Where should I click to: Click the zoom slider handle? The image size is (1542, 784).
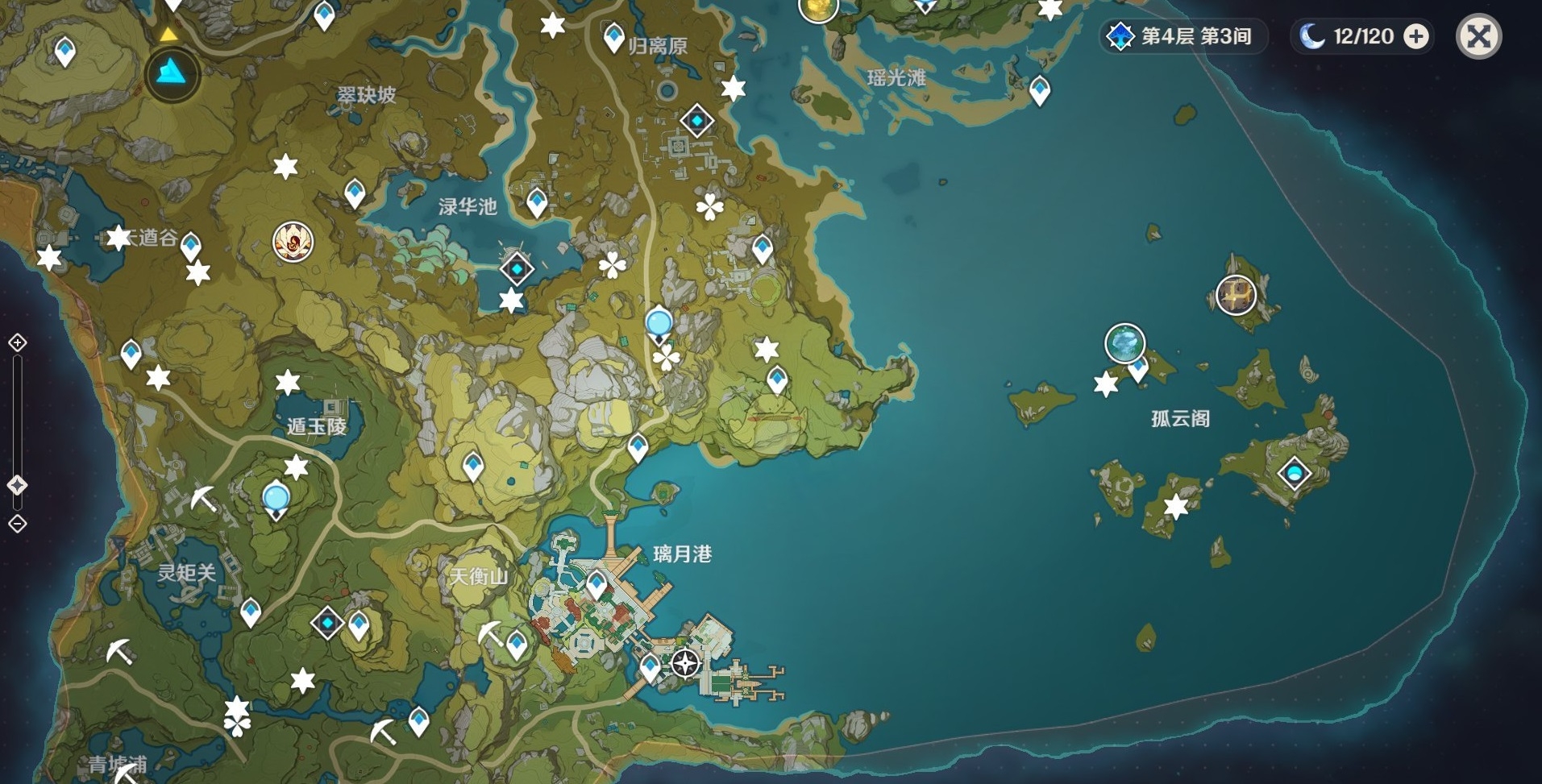coord(18,485)
